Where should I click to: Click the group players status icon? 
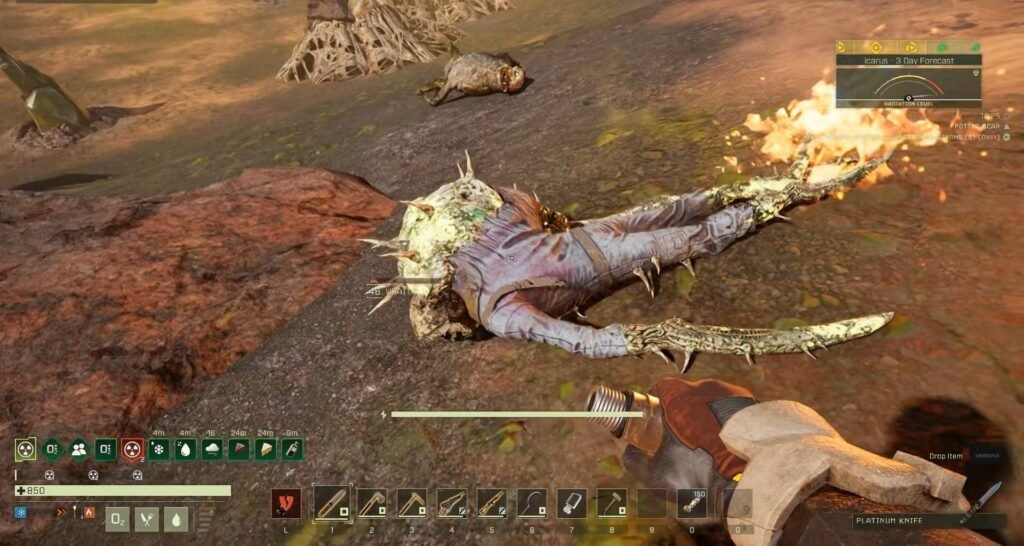click(78, 450)
